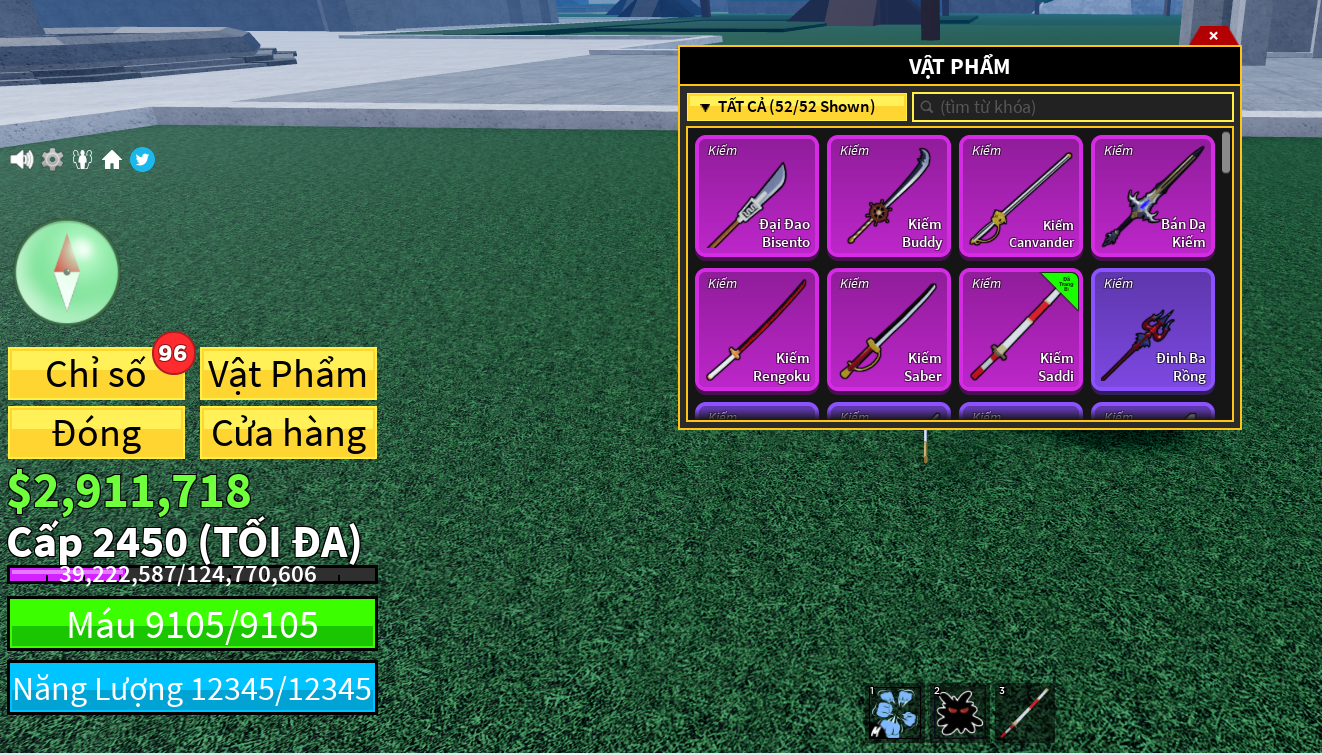This screenshot has width=1322, height=755.
Task: Open Chỉ số stats panel
Action: [x=95, y=373]
